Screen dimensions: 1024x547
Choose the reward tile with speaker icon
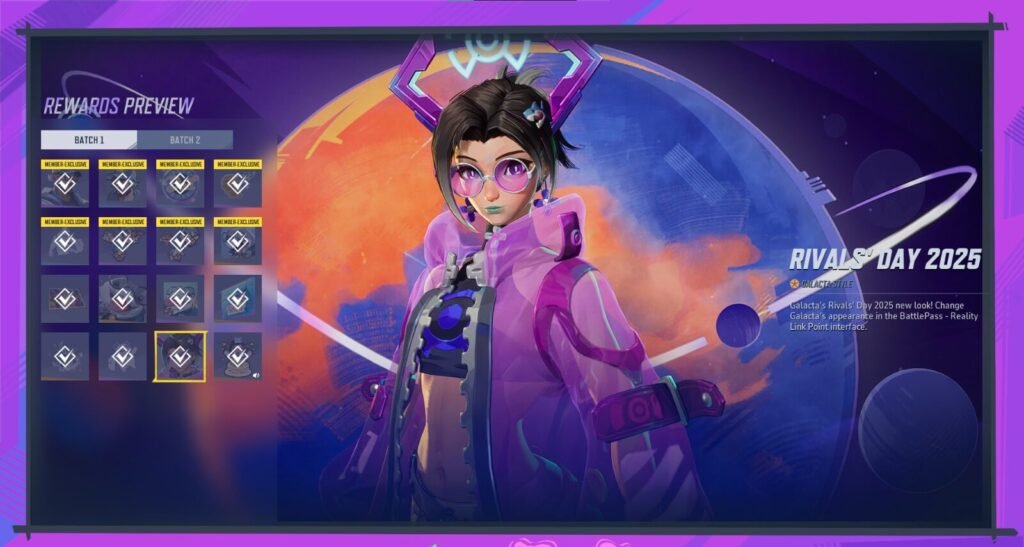coord(238,356)
